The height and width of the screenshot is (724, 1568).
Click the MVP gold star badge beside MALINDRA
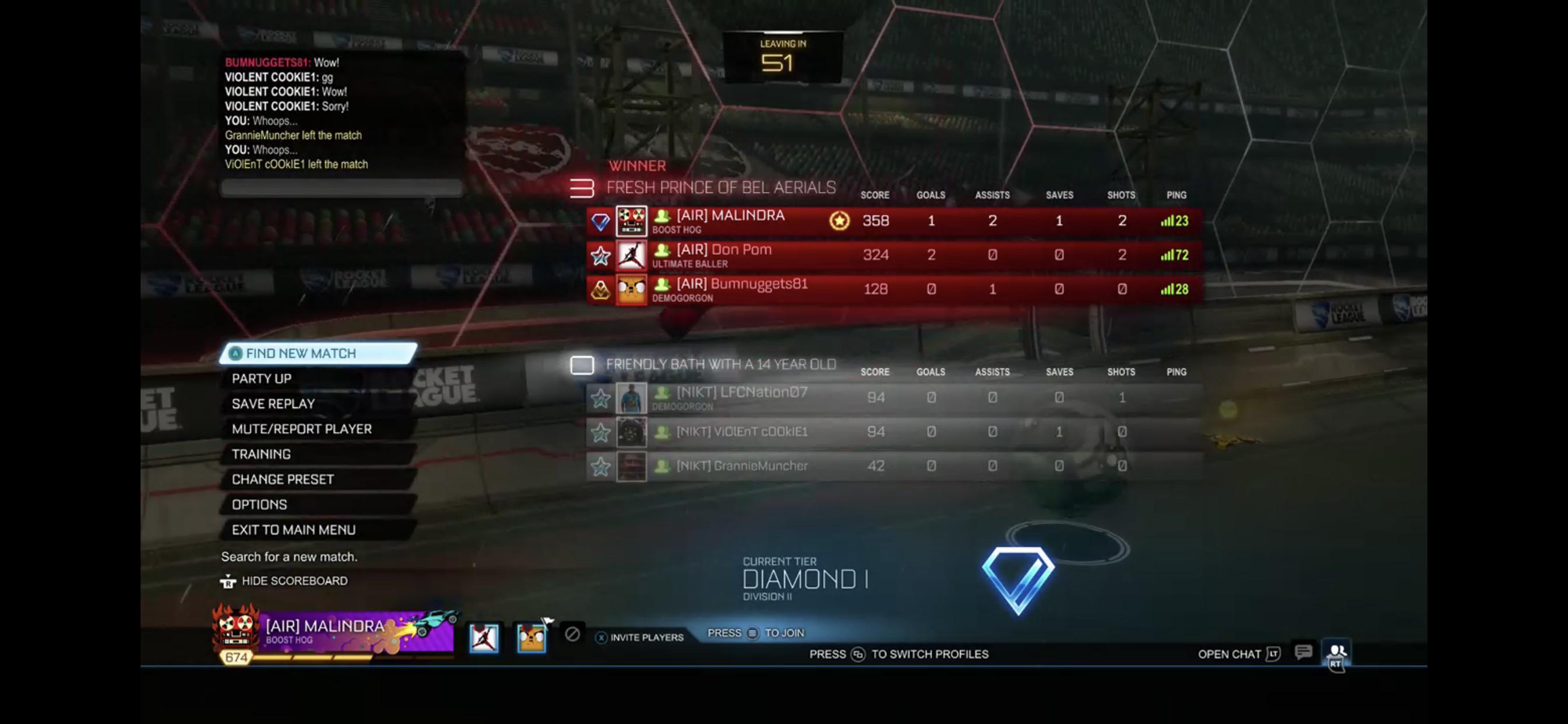click(839, 221)
